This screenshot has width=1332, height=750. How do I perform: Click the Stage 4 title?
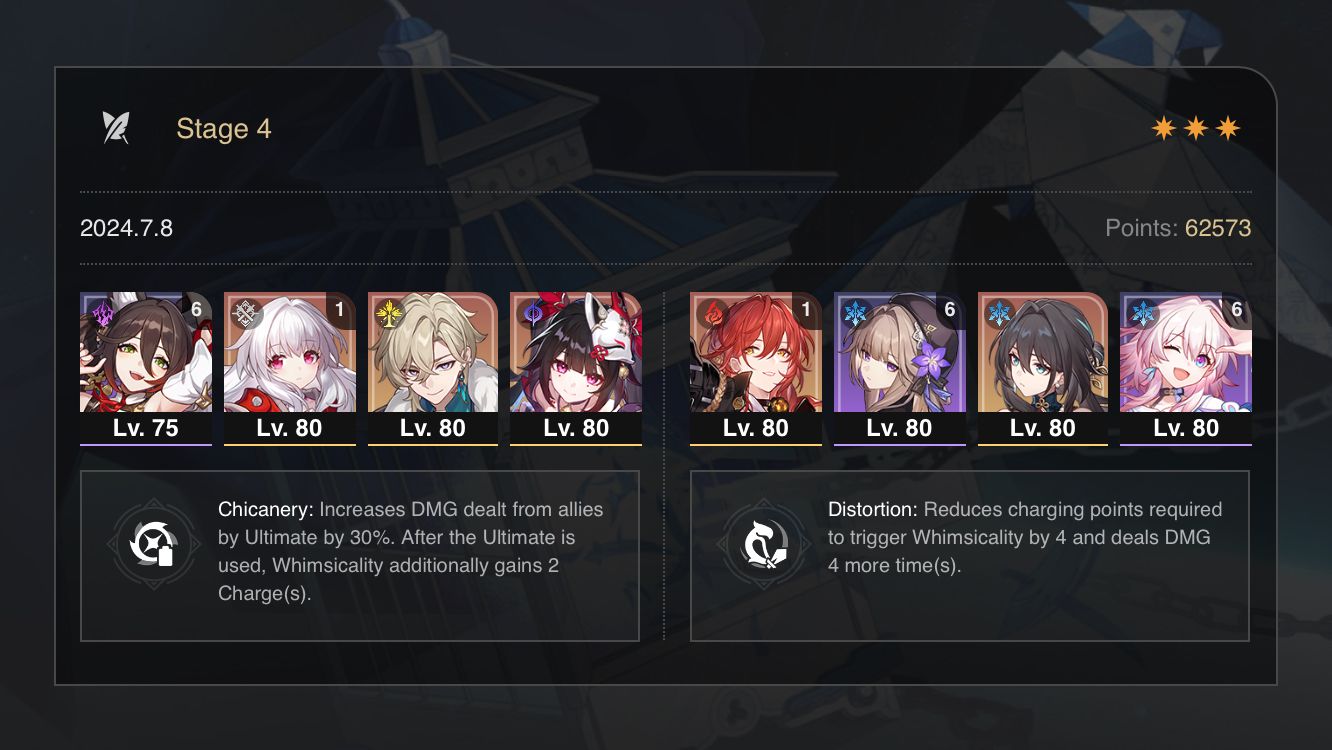[x=224, y=128]
